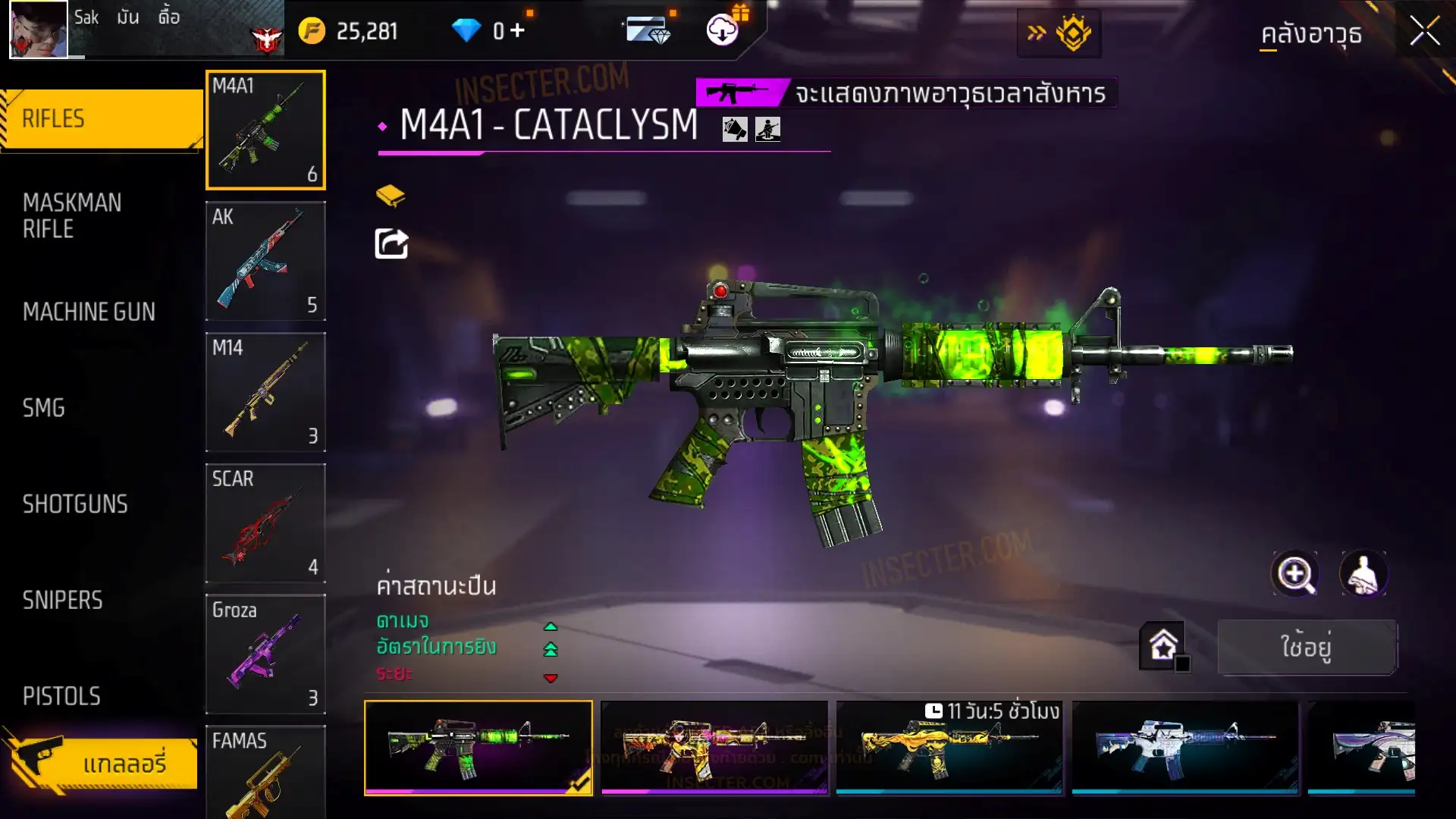Viewport: 1456px width, 819px height.
Task: Close the weapon vault screen
Action: (x=1424, y=32)
